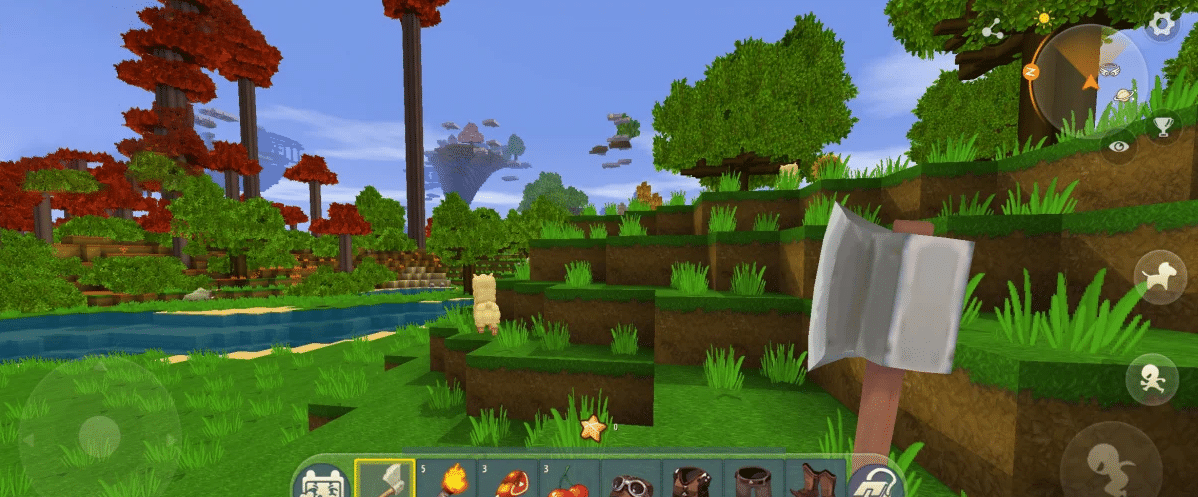
Task: Open the settings gear menu
Action: [x=1162, y=24]
